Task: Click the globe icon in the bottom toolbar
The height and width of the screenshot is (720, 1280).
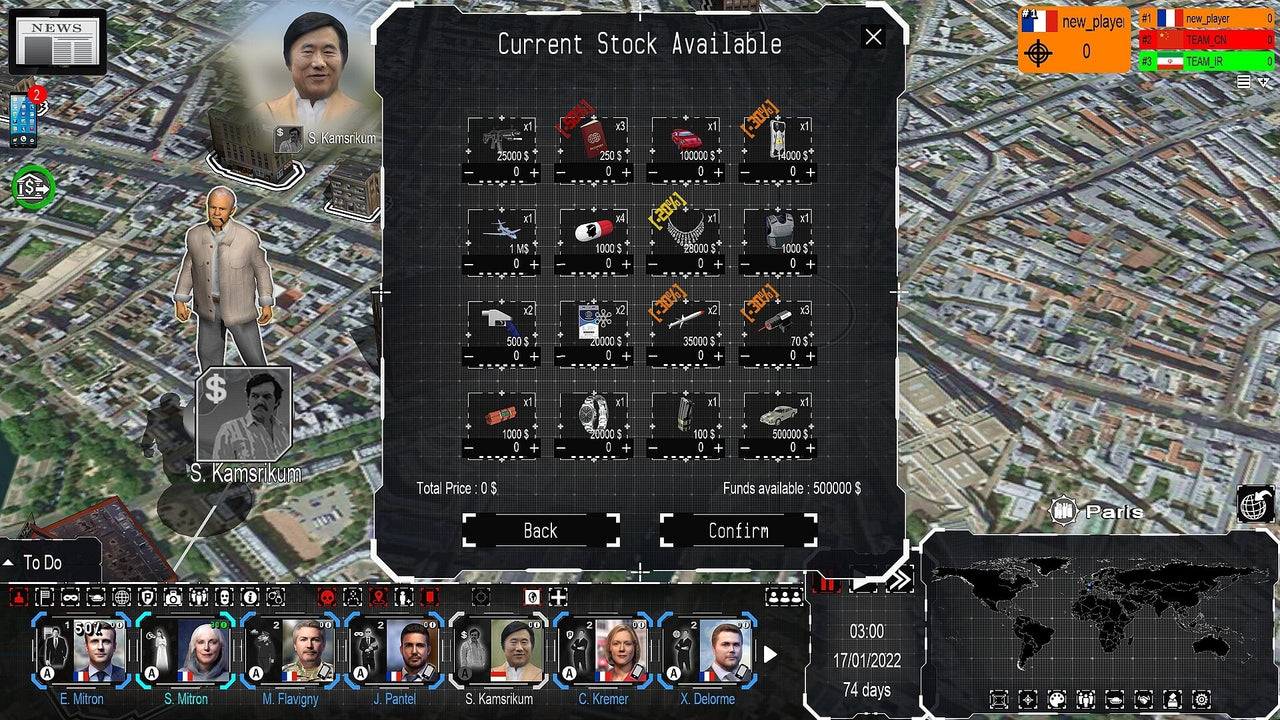Action: (x=124, y=597)
